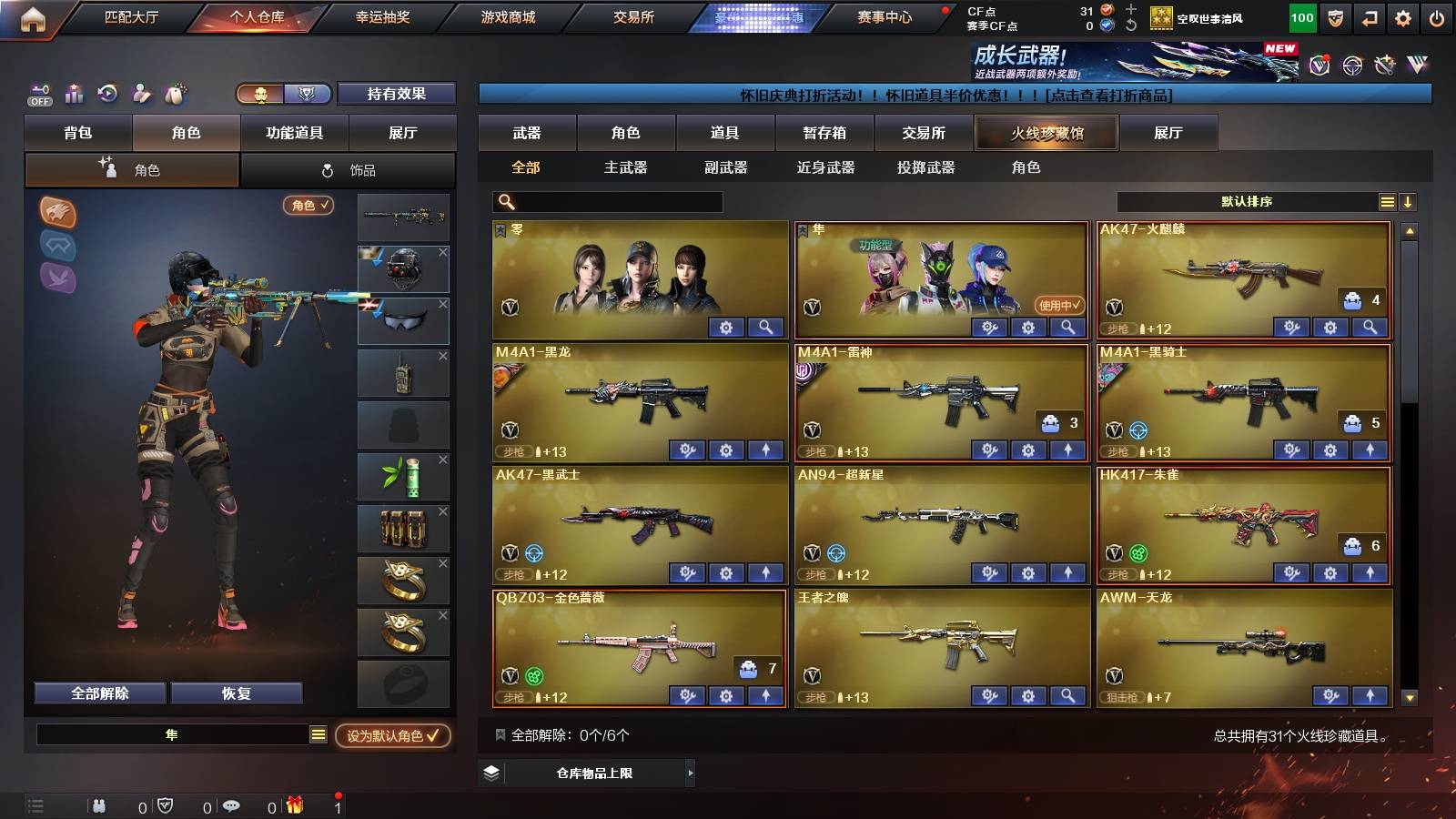Click the wrench repair icon below the NEW banner
Viewport: 1456px width, 819px height.
coord(1383,64)
